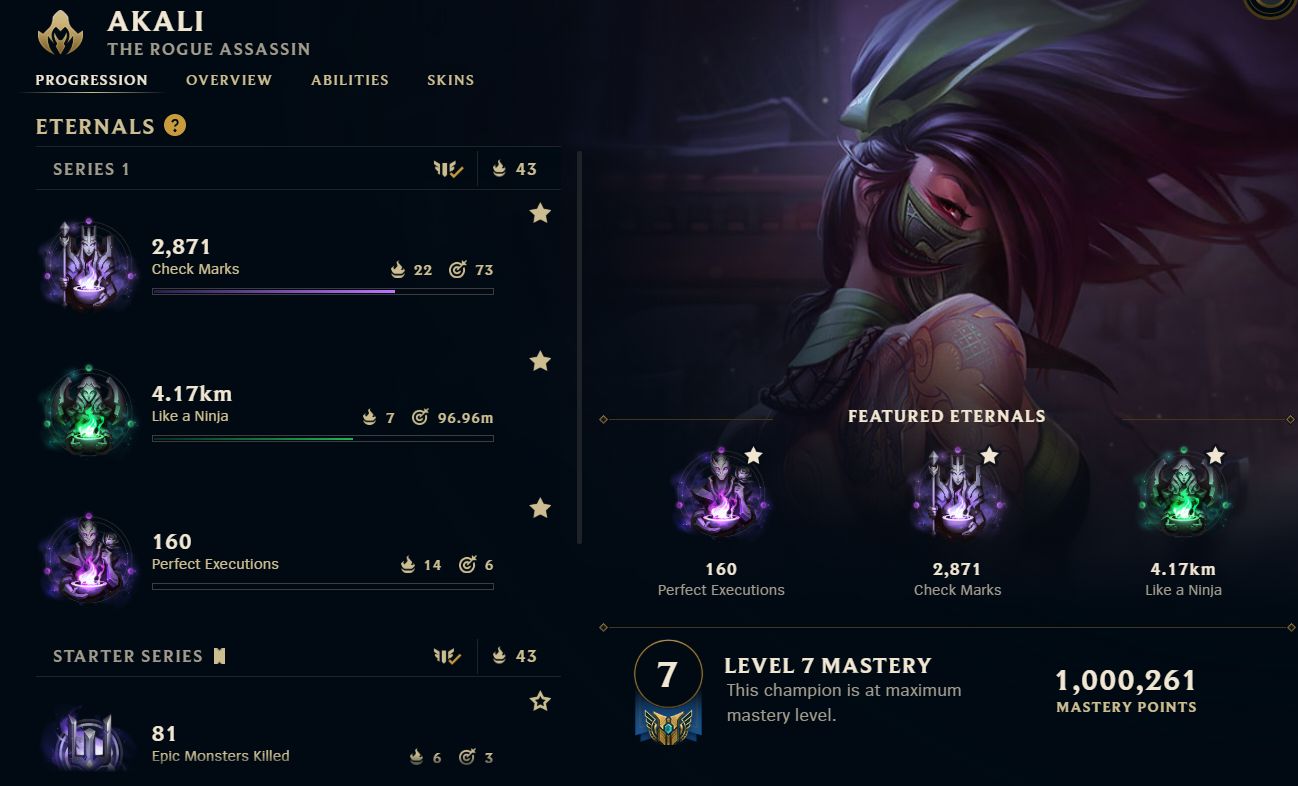The height and width of the screenshot is (786, 1298).
Task: Click the Check Marks progress bar
Action: 322,291
